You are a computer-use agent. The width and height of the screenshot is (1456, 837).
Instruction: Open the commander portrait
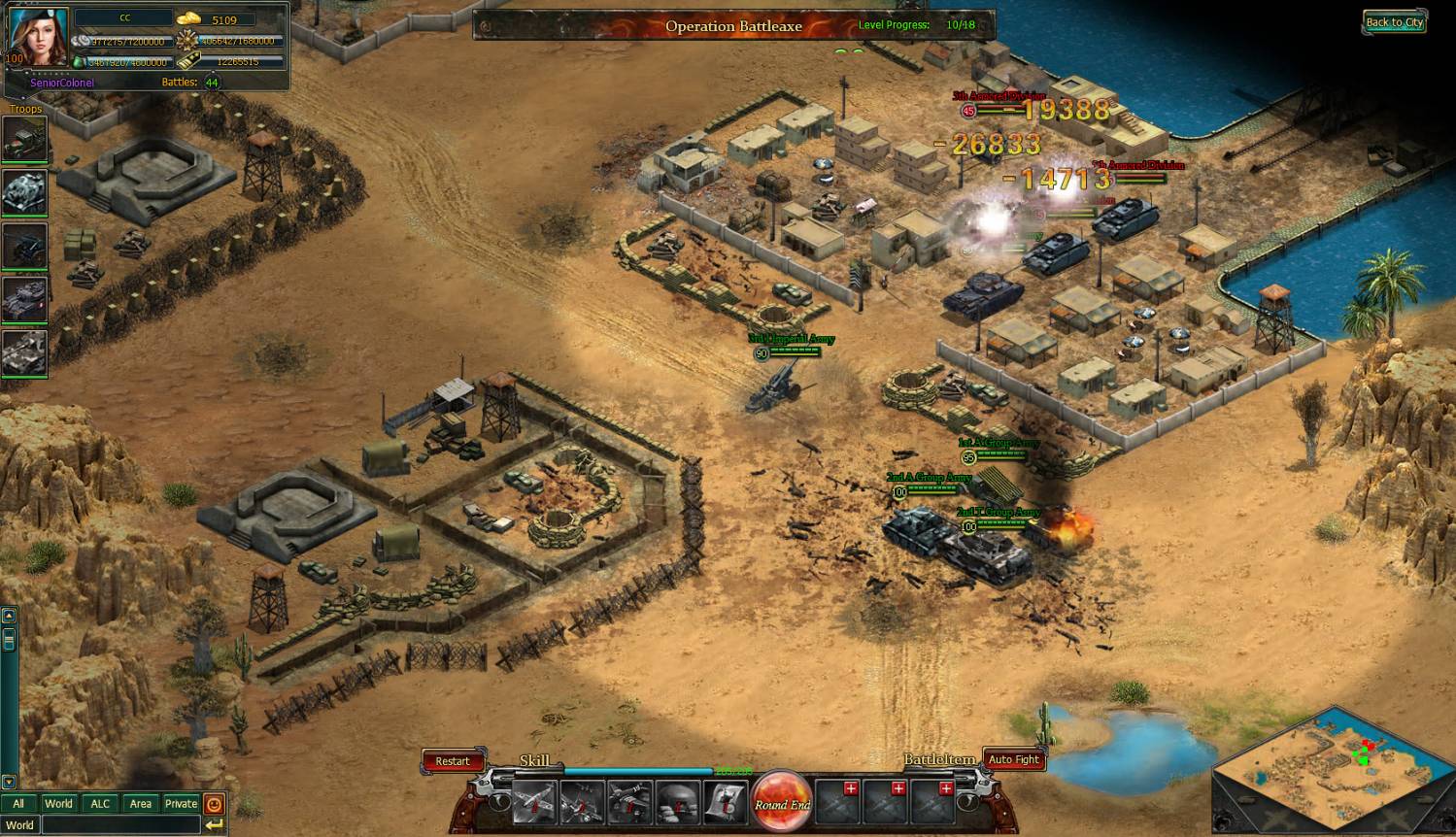point(39,36)
